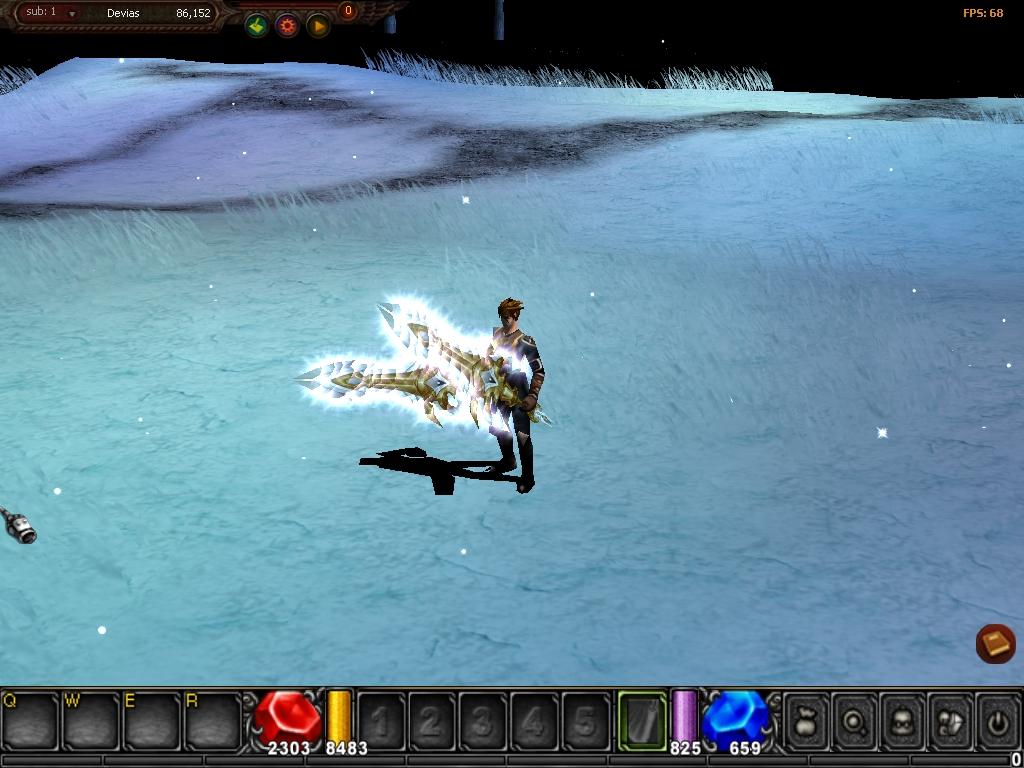This screenshot has height=768, width=1024.
Task: Choose hotbar slot number 5
Action: pyautogui.click(x=585, y=720)
